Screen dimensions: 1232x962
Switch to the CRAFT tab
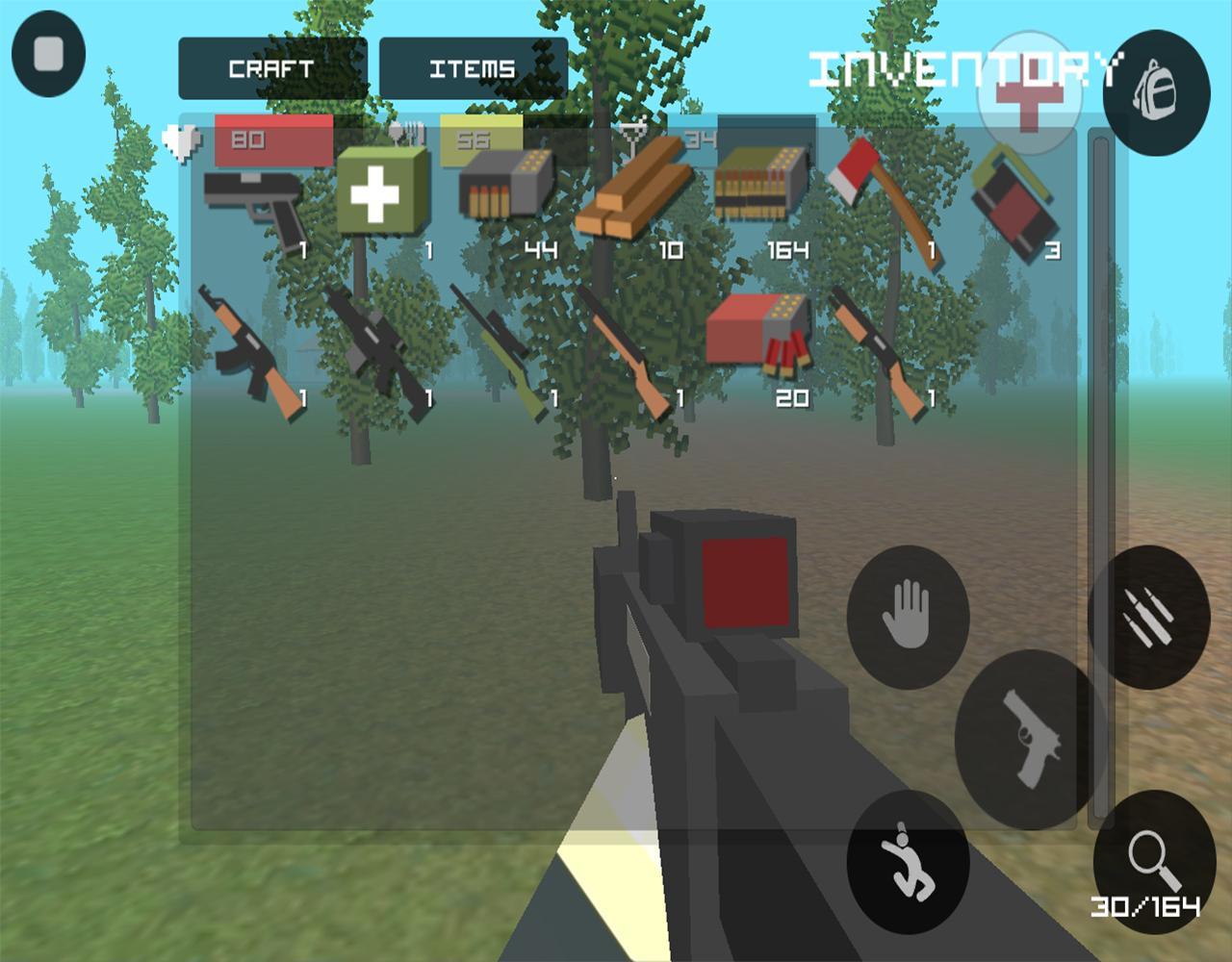(x=269, y=67)
